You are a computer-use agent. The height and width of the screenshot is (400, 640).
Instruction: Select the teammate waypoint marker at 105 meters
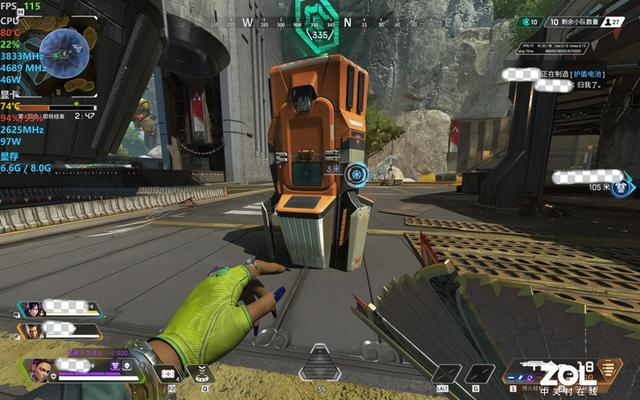[625, 185]
